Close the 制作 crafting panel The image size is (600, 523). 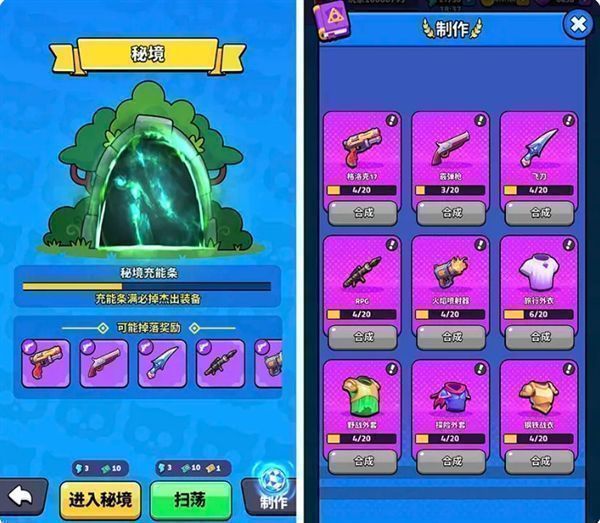pos(577,25)
